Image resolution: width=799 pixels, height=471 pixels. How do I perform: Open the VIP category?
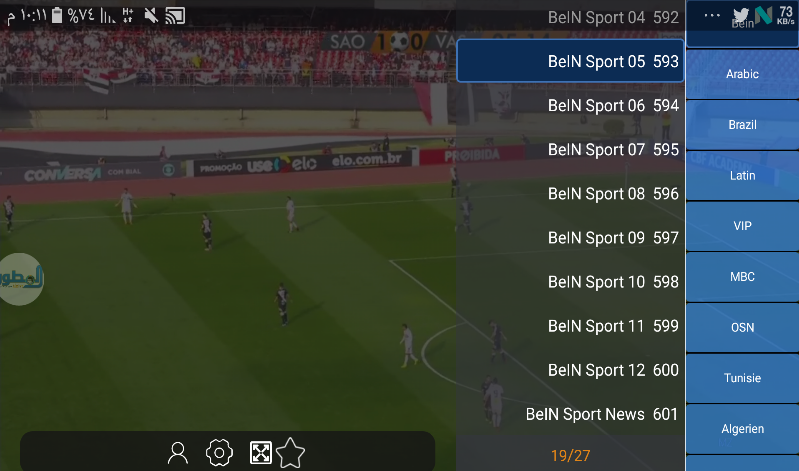tap(742, 226)
